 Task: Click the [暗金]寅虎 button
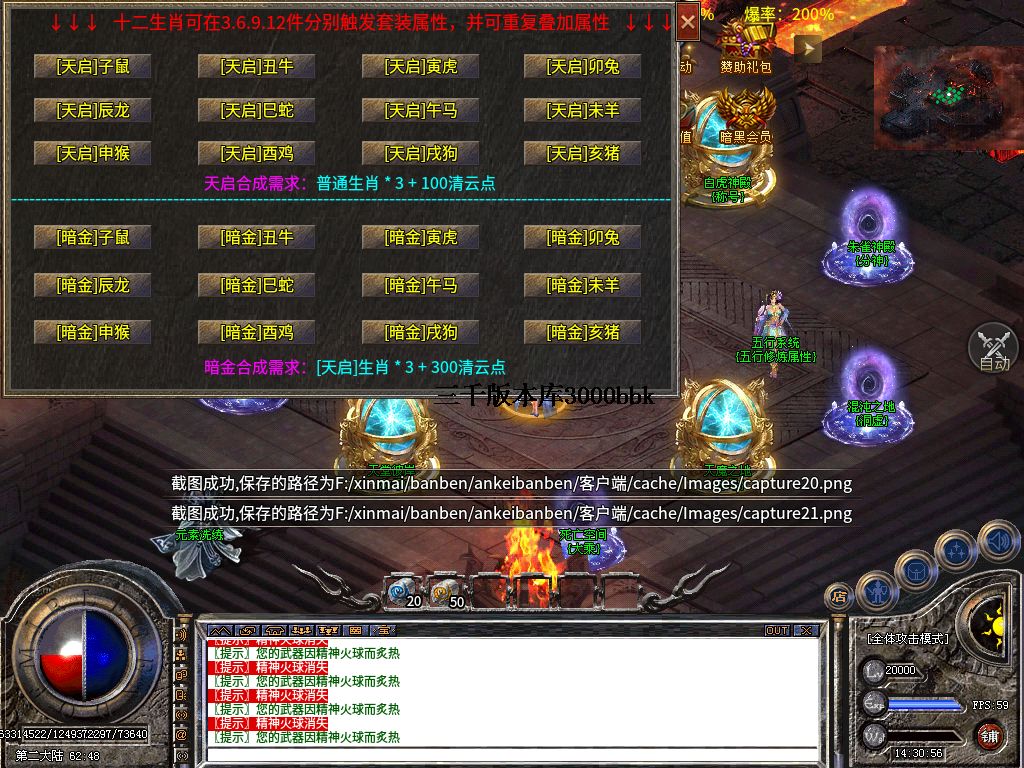420,237
